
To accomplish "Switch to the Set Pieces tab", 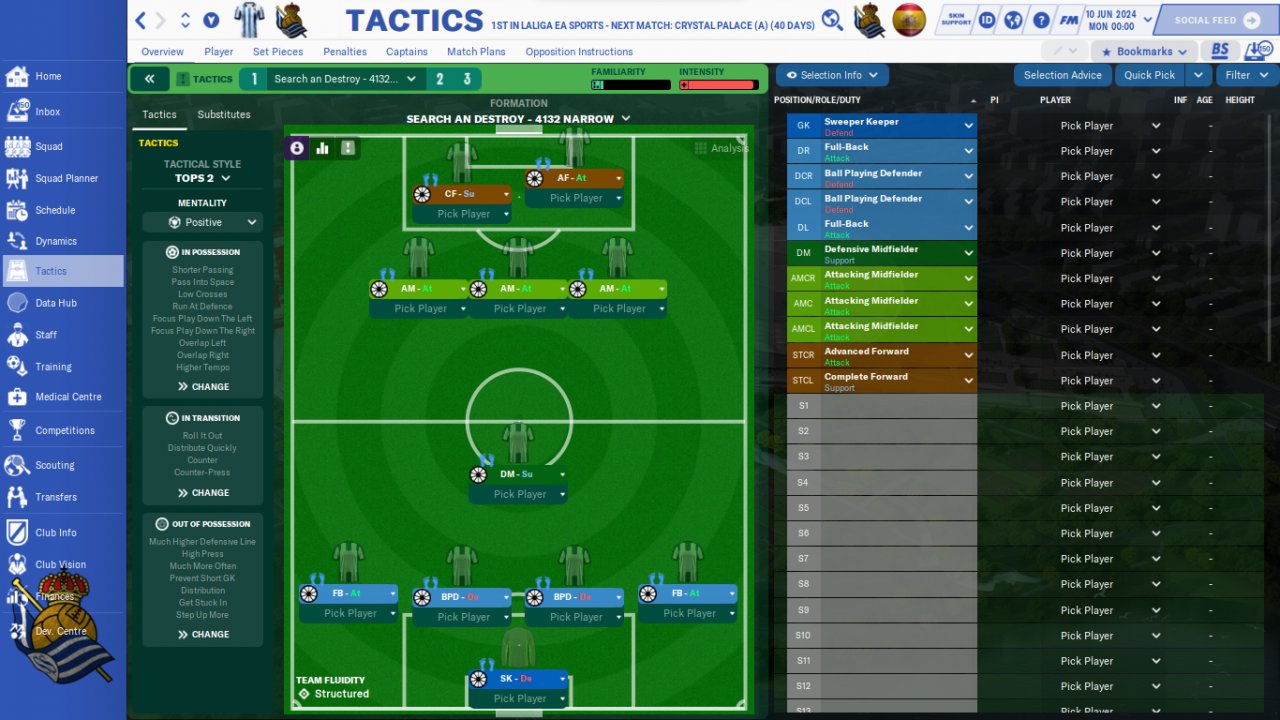I will [x=277, y=52].
